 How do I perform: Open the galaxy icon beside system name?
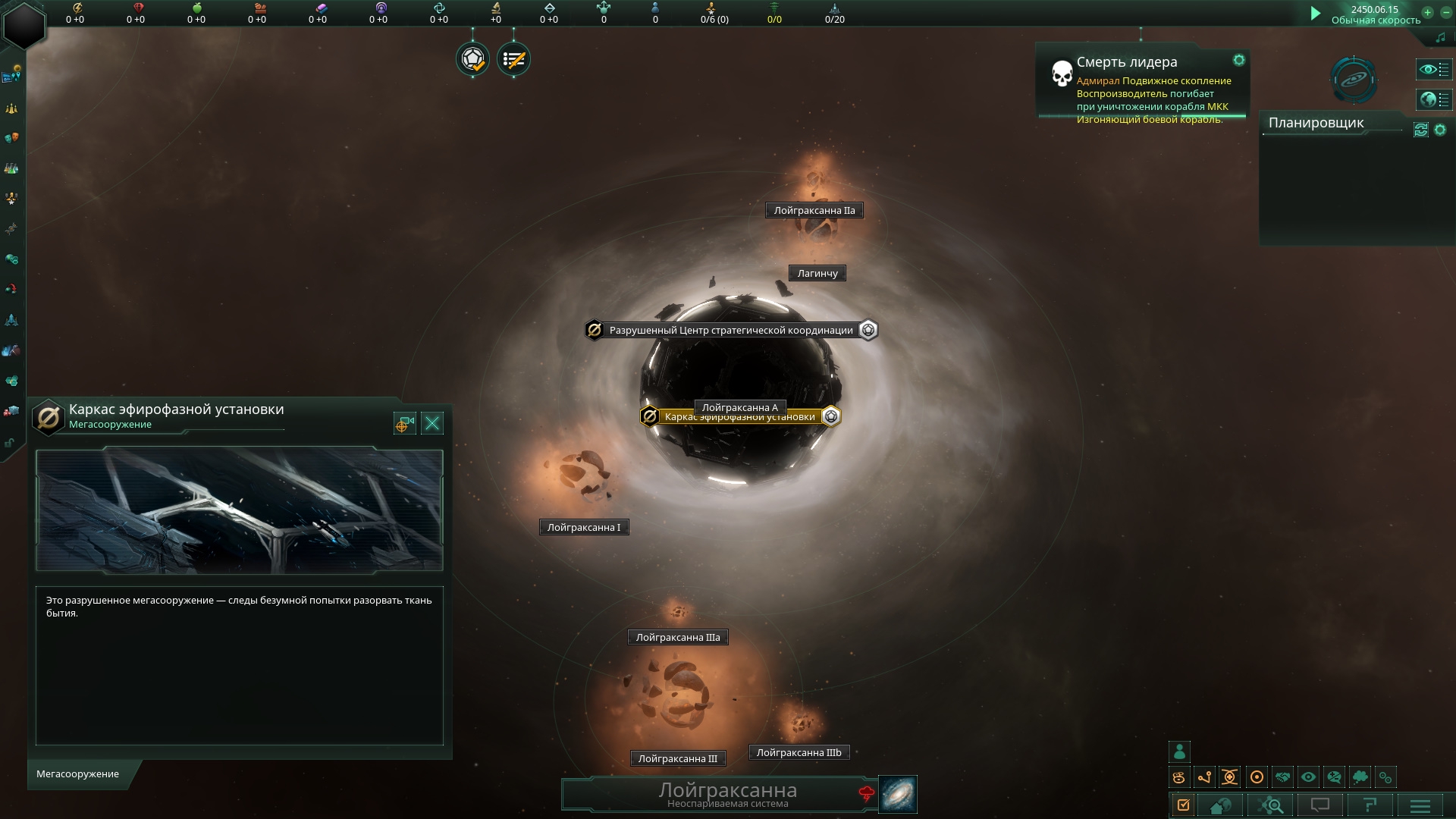point(898,794)
